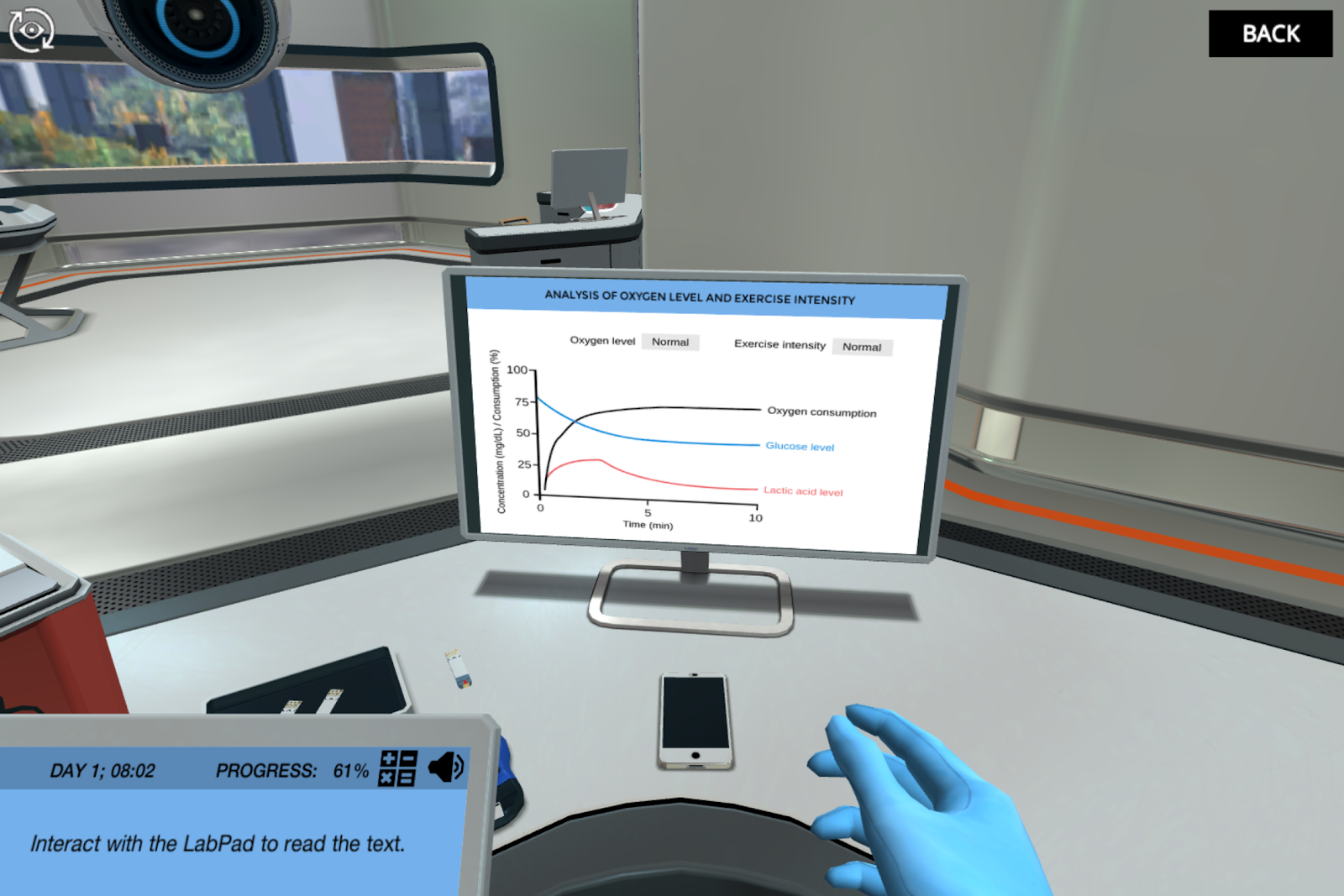Click the DAY 1; 08:02 display
The image size is (1344, 896).
coord(102,770)
